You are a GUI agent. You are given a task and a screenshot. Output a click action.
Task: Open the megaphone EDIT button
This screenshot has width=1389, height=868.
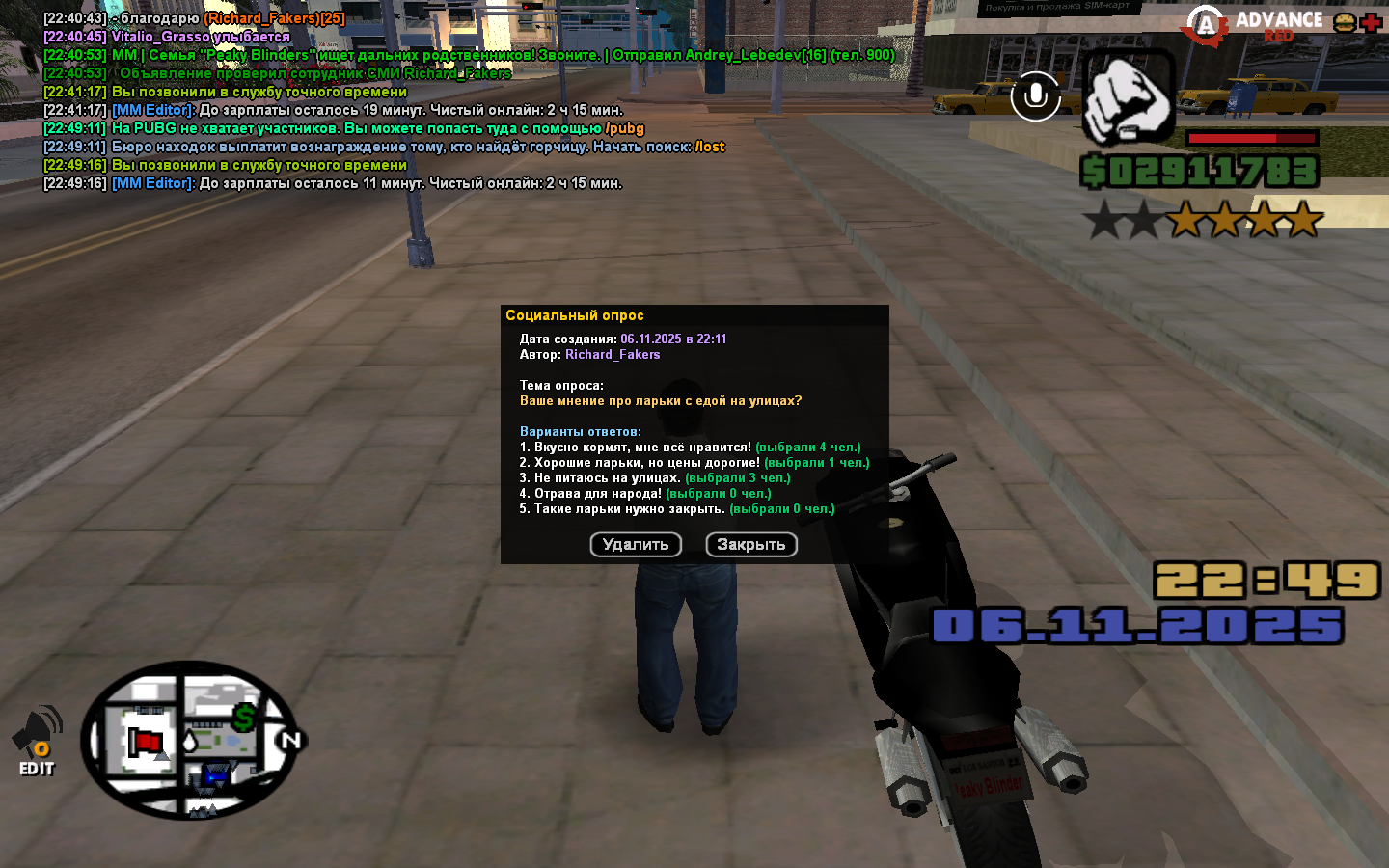37,741
